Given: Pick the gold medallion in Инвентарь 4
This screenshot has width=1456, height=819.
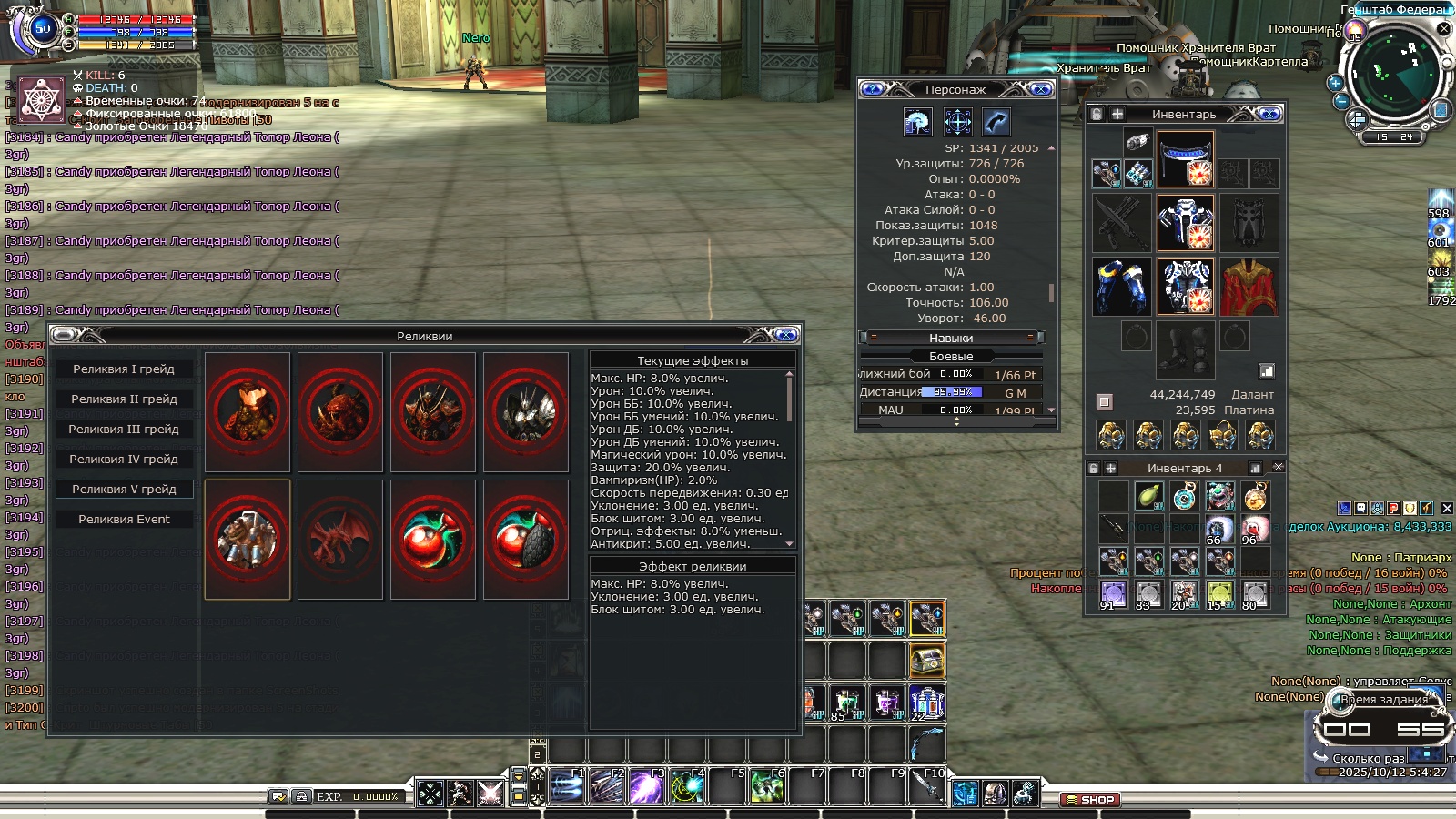Looking at the screenshot, I should (x=1255, y=497).
